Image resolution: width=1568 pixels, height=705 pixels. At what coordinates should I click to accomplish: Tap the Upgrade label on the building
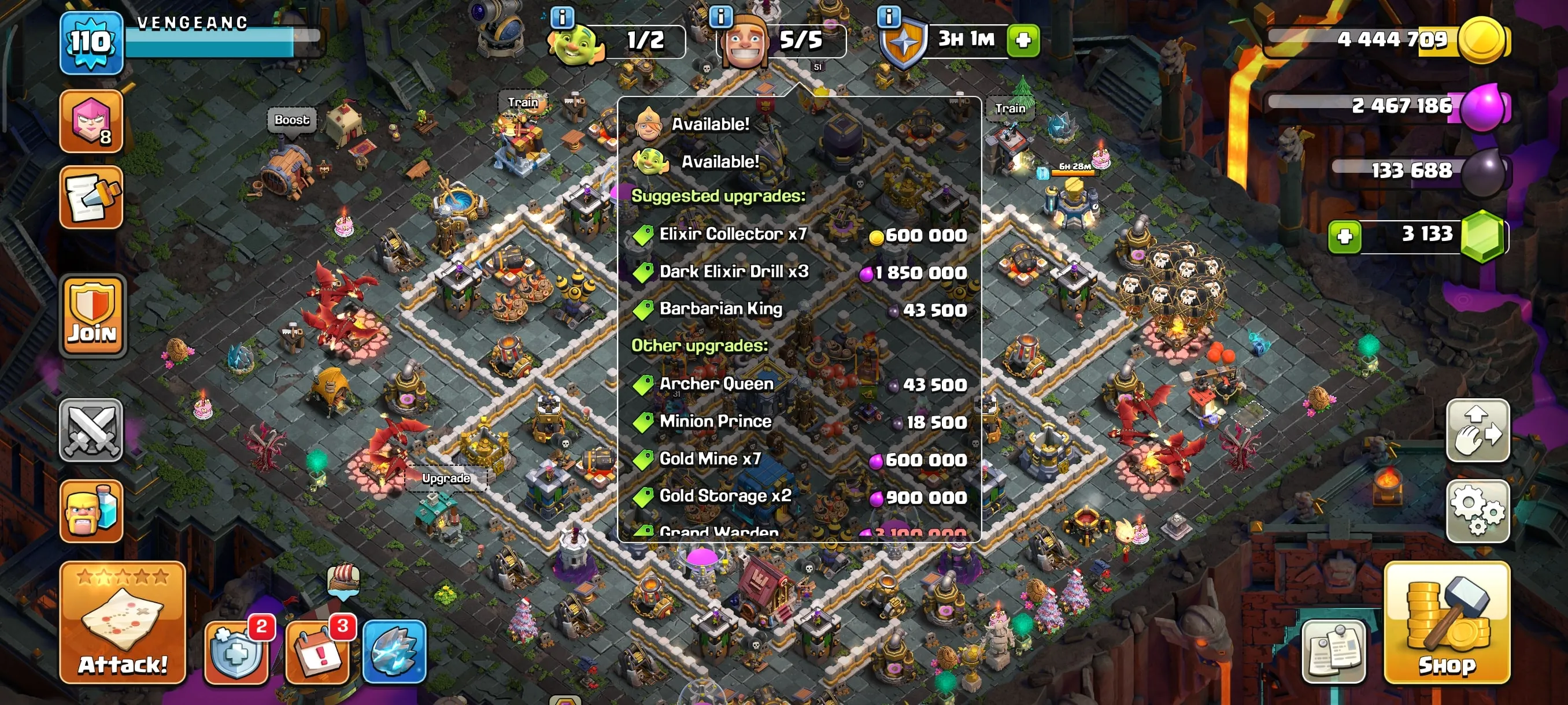pos(446,478)
